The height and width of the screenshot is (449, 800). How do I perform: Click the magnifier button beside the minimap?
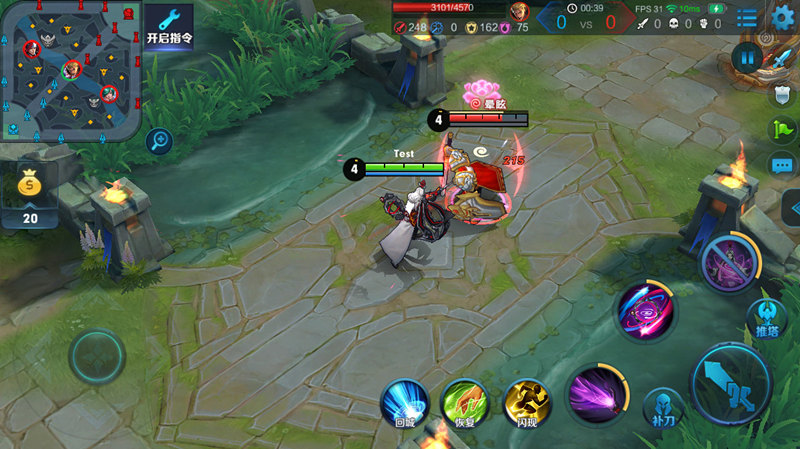(x=159, y=141)
